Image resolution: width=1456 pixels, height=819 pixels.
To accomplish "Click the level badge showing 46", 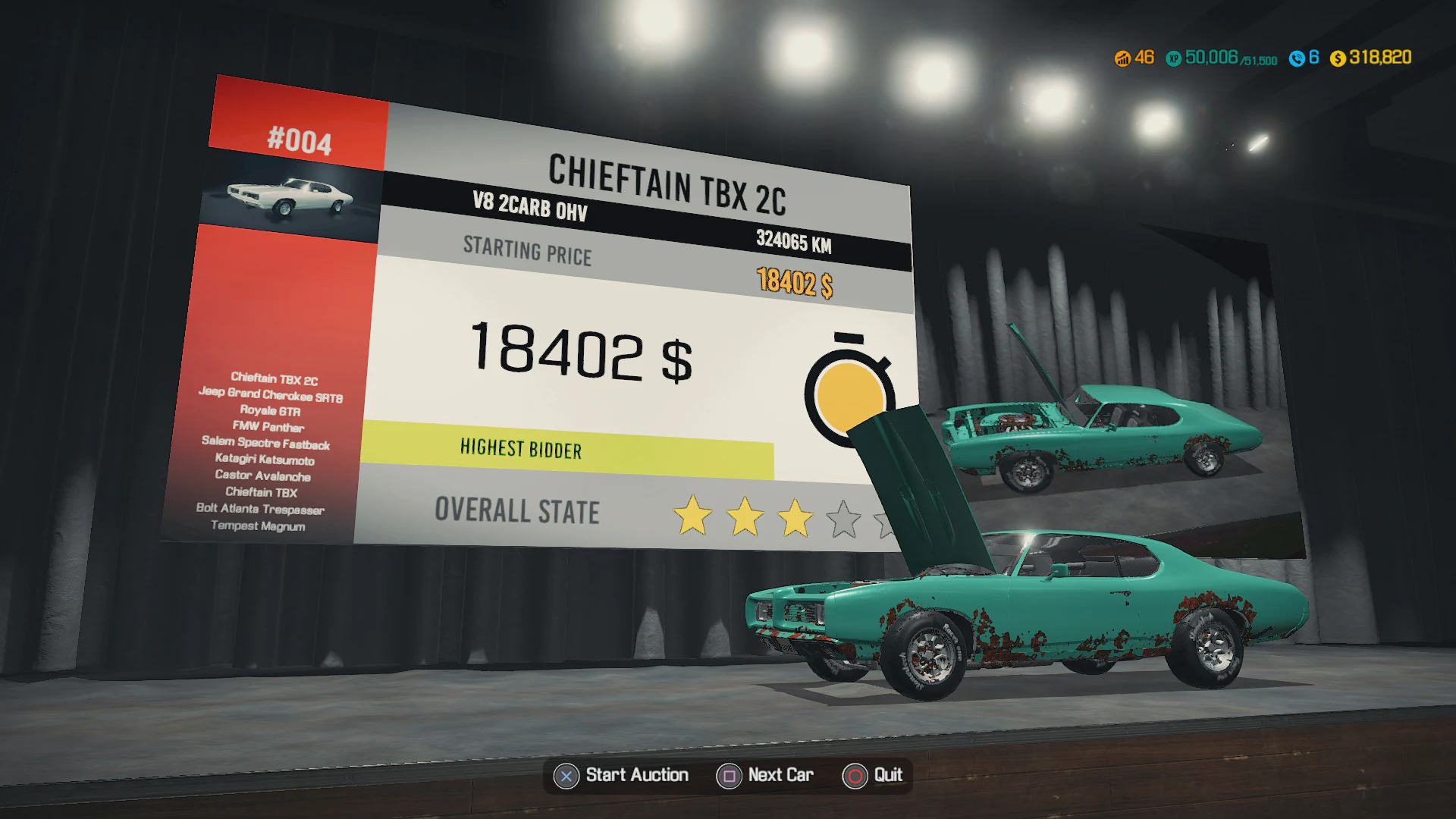I will tap(1124, 58).
